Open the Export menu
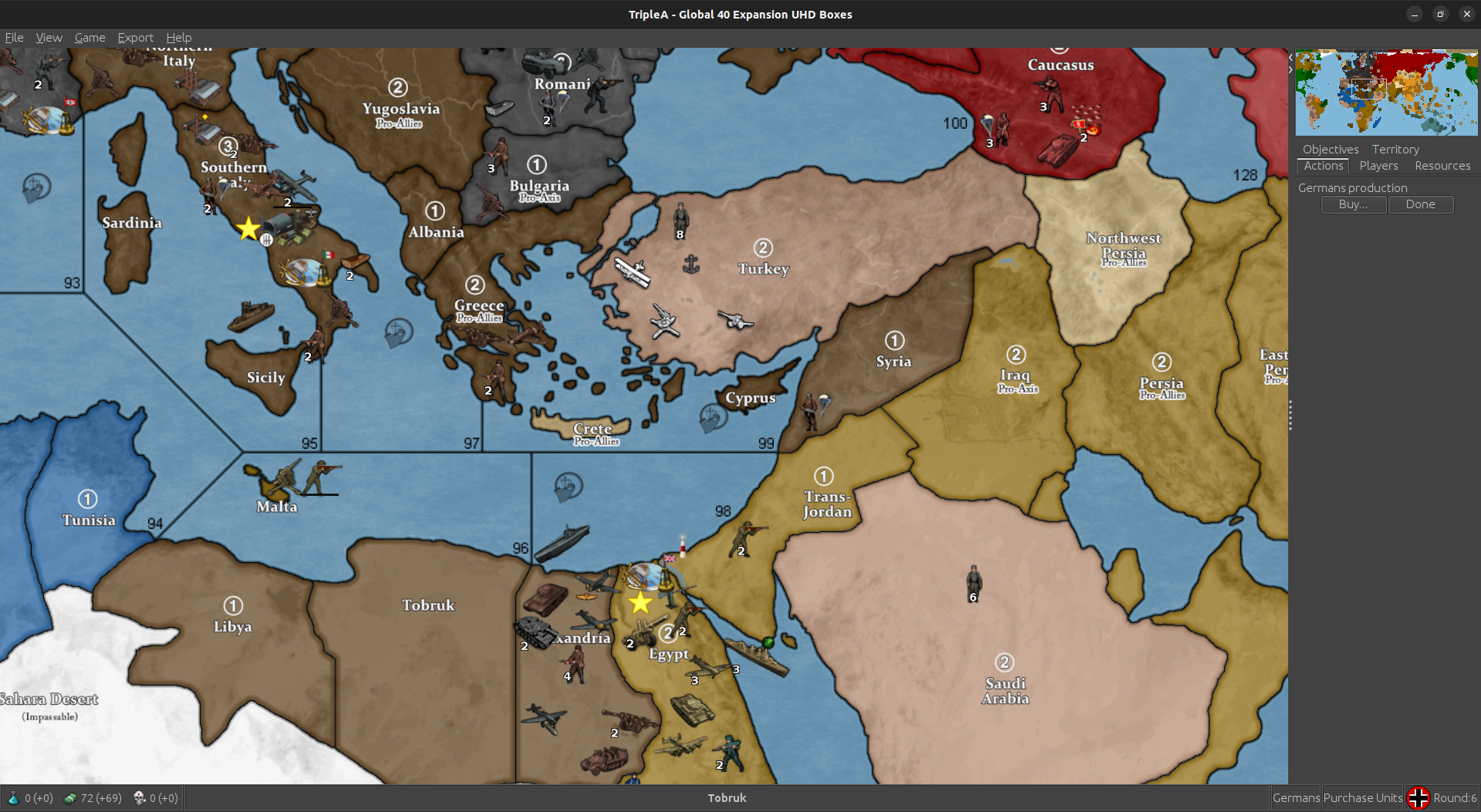The image size is (1481, 812). click(135, 37)
